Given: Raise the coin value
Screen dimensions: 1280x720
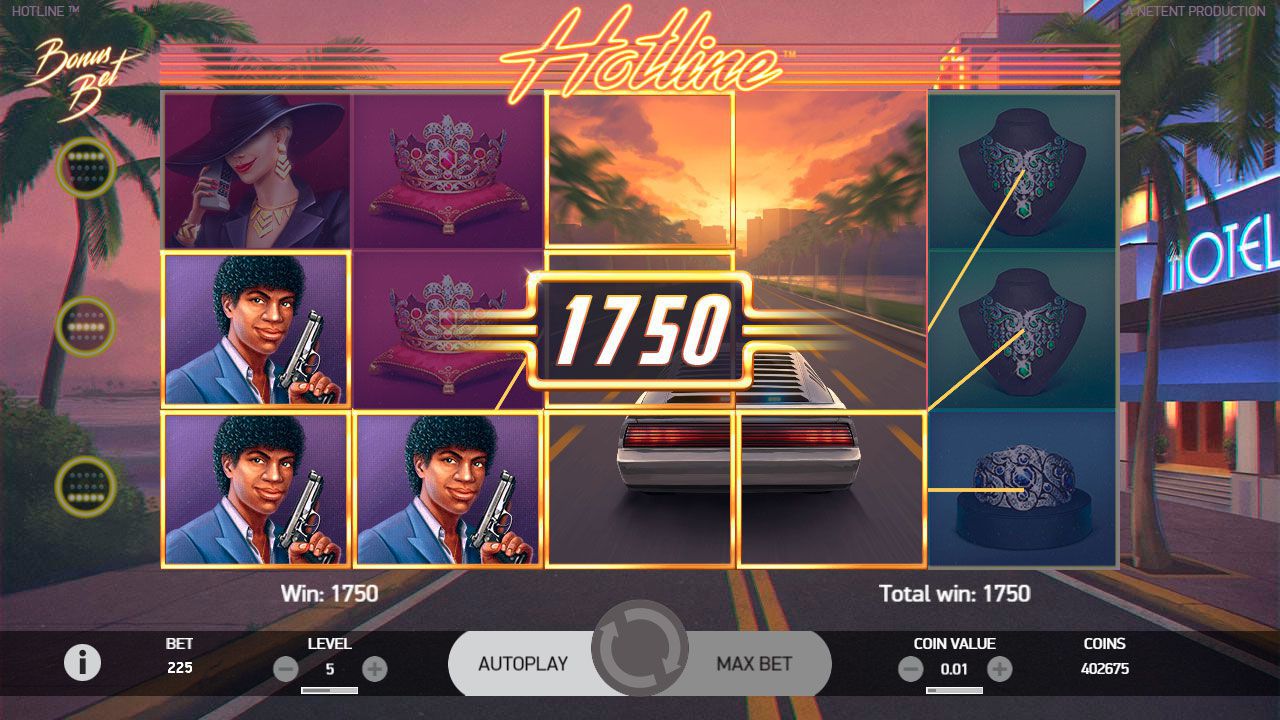Looking at the screenshot, I should click(1000, 669).
